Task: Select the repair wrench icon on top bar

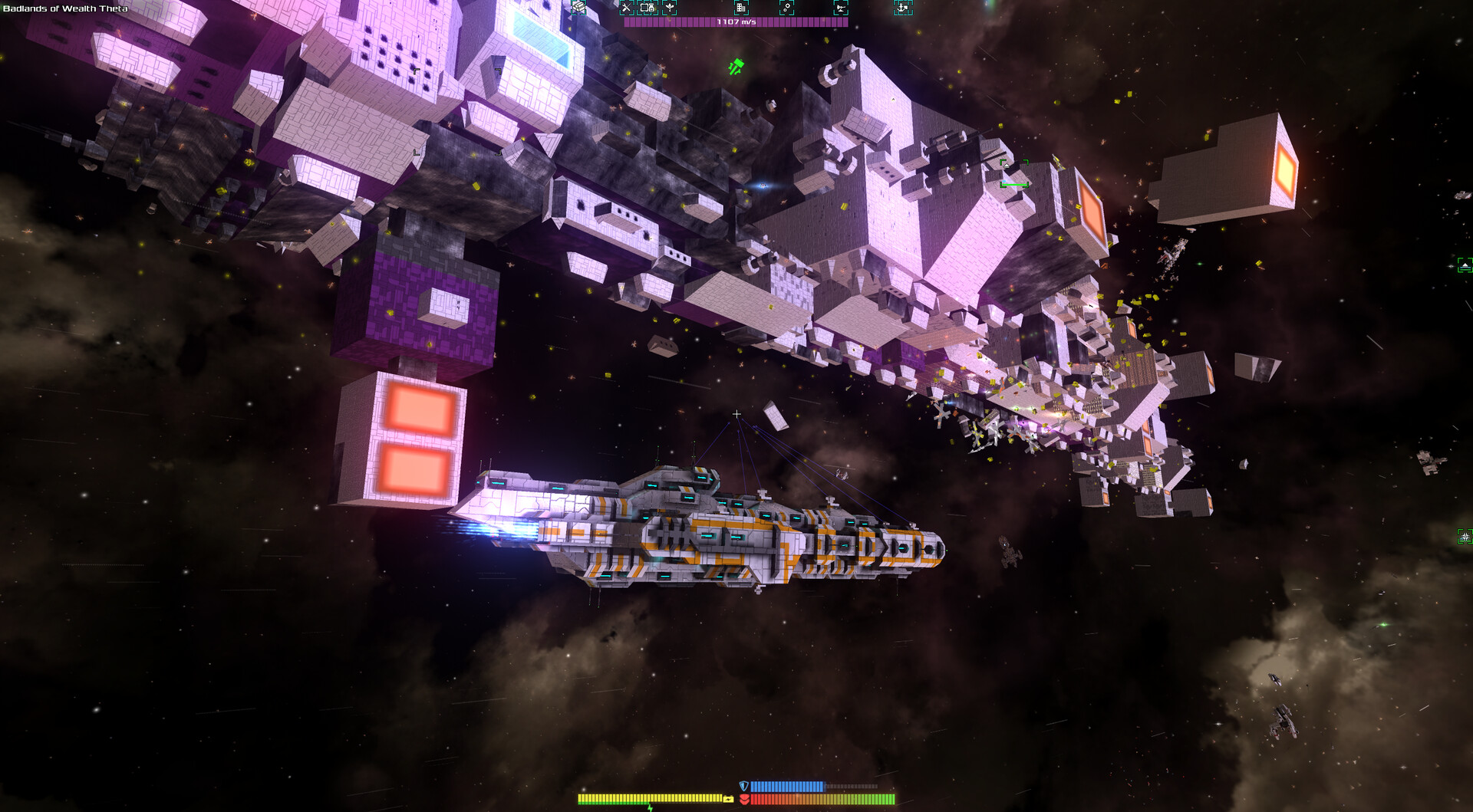Action: pos(627,8)
